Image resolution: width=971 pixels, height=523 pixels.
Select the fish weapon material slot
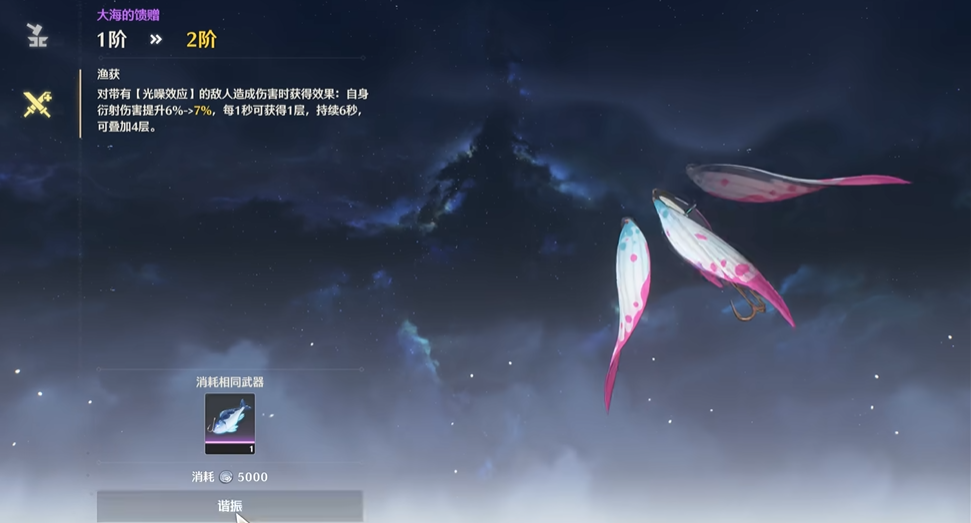point(230,423)
